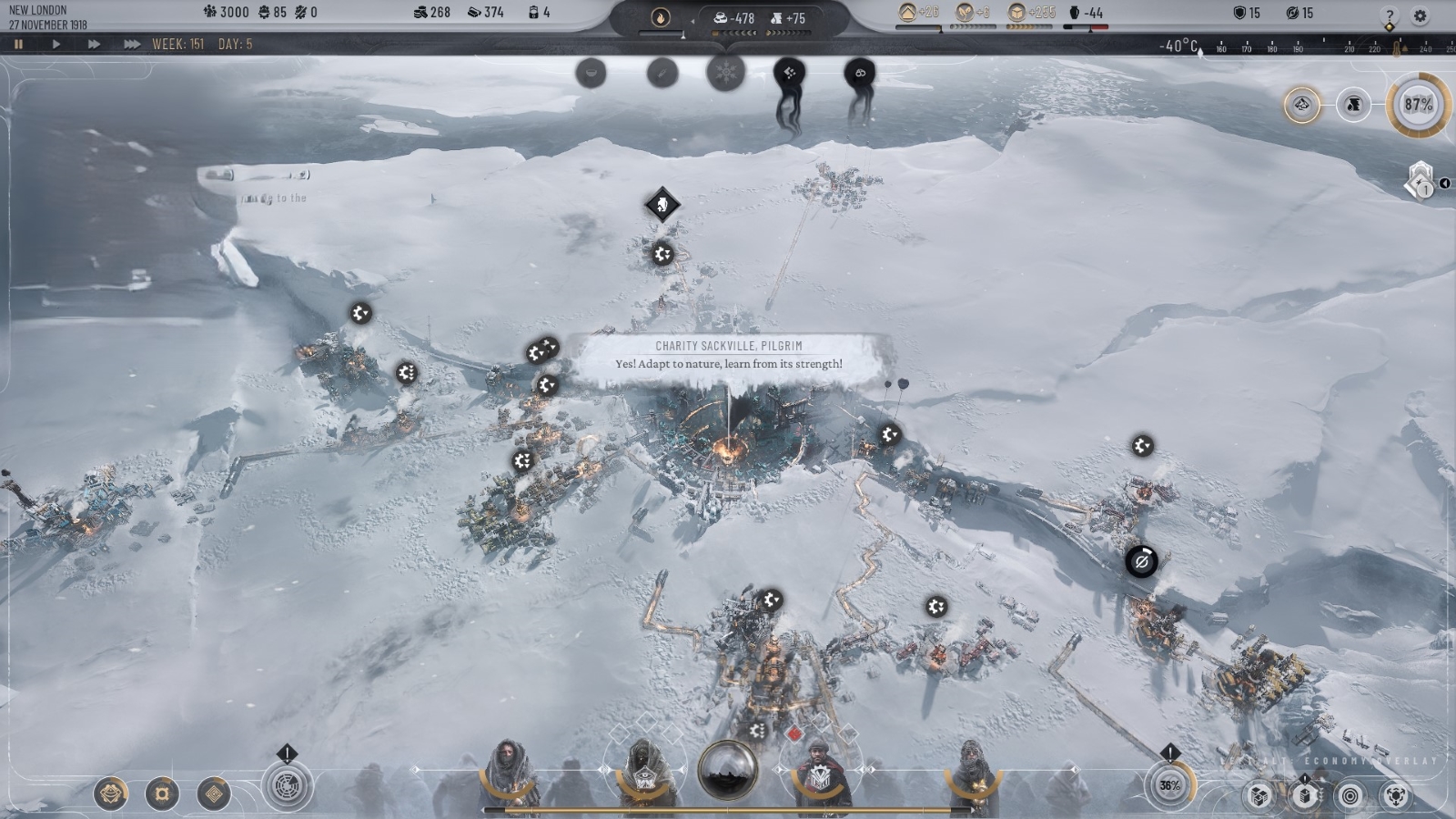Open the problem bubble with smoke trail

789,73
